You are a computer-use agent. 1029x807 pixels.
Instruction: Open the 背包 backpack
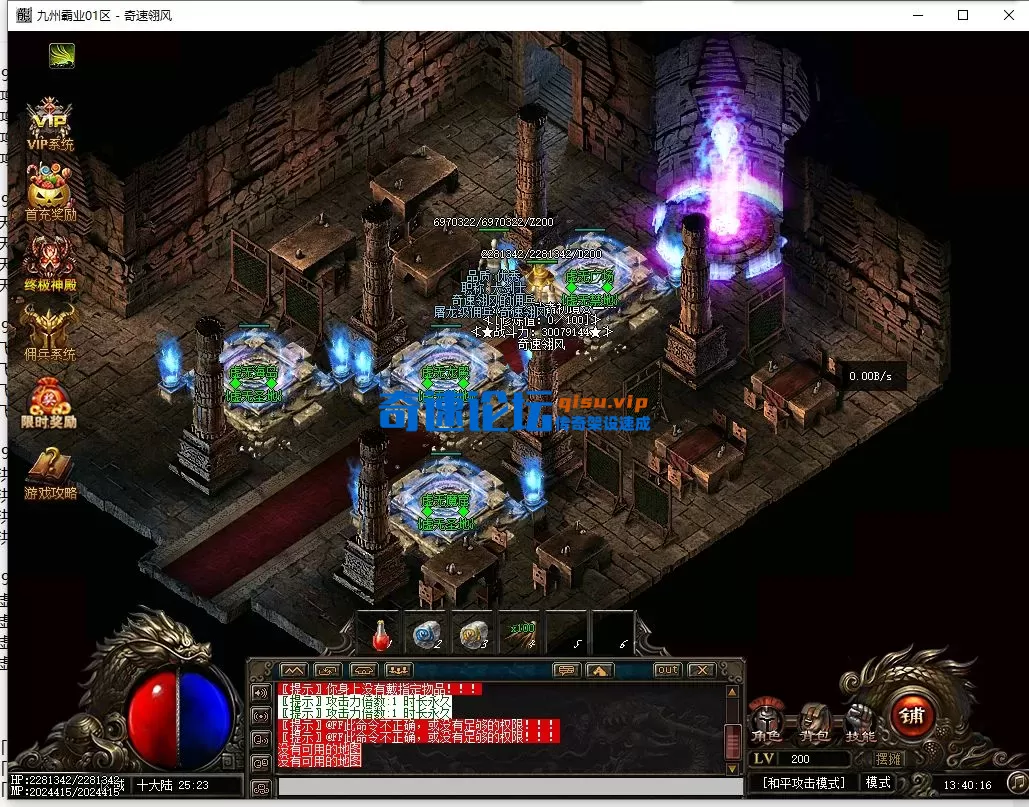[813, 719]
